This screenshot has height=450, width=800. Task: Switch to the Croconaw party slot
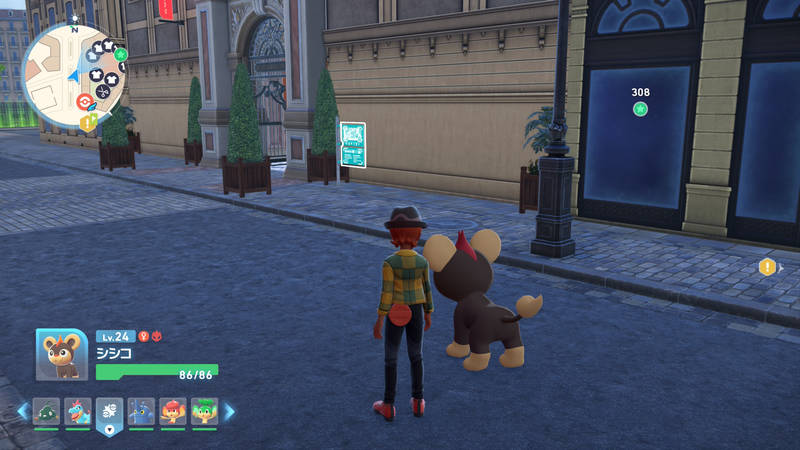point(78,411)
